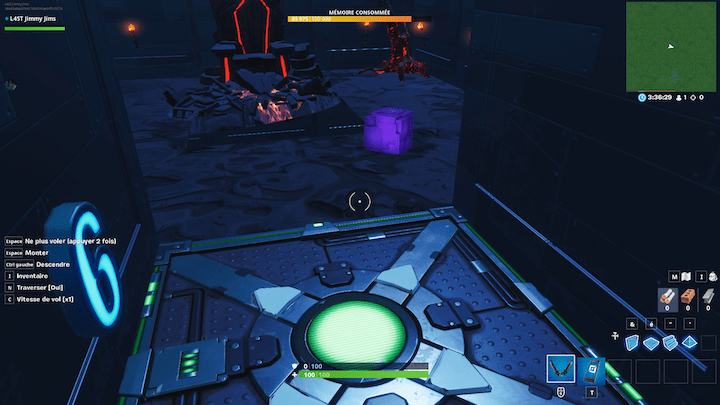Select the phone tool slot
The width and height of the screenshot is (720, 405).
tap(591, 370)
